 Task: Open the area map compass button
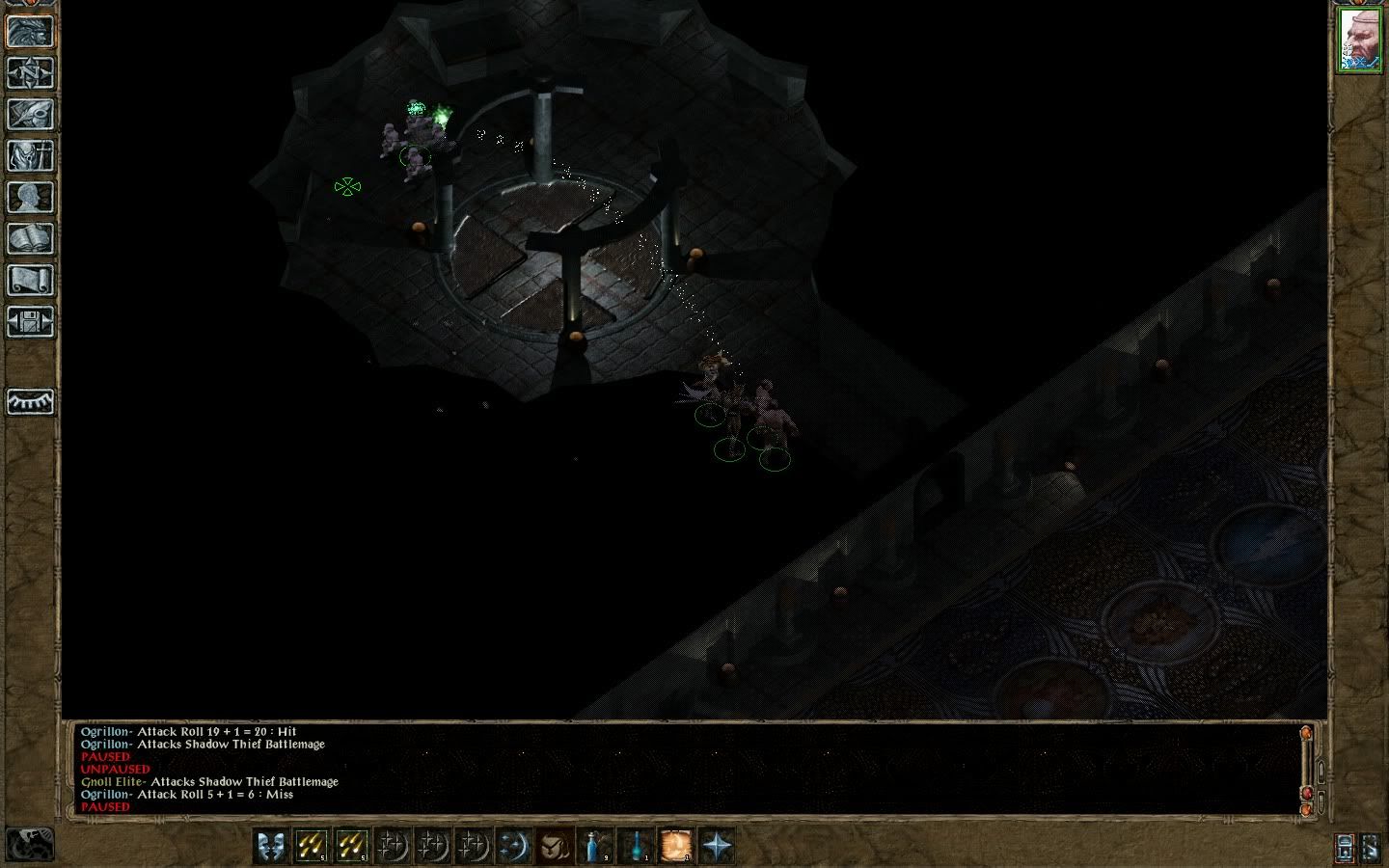point(31,72)
